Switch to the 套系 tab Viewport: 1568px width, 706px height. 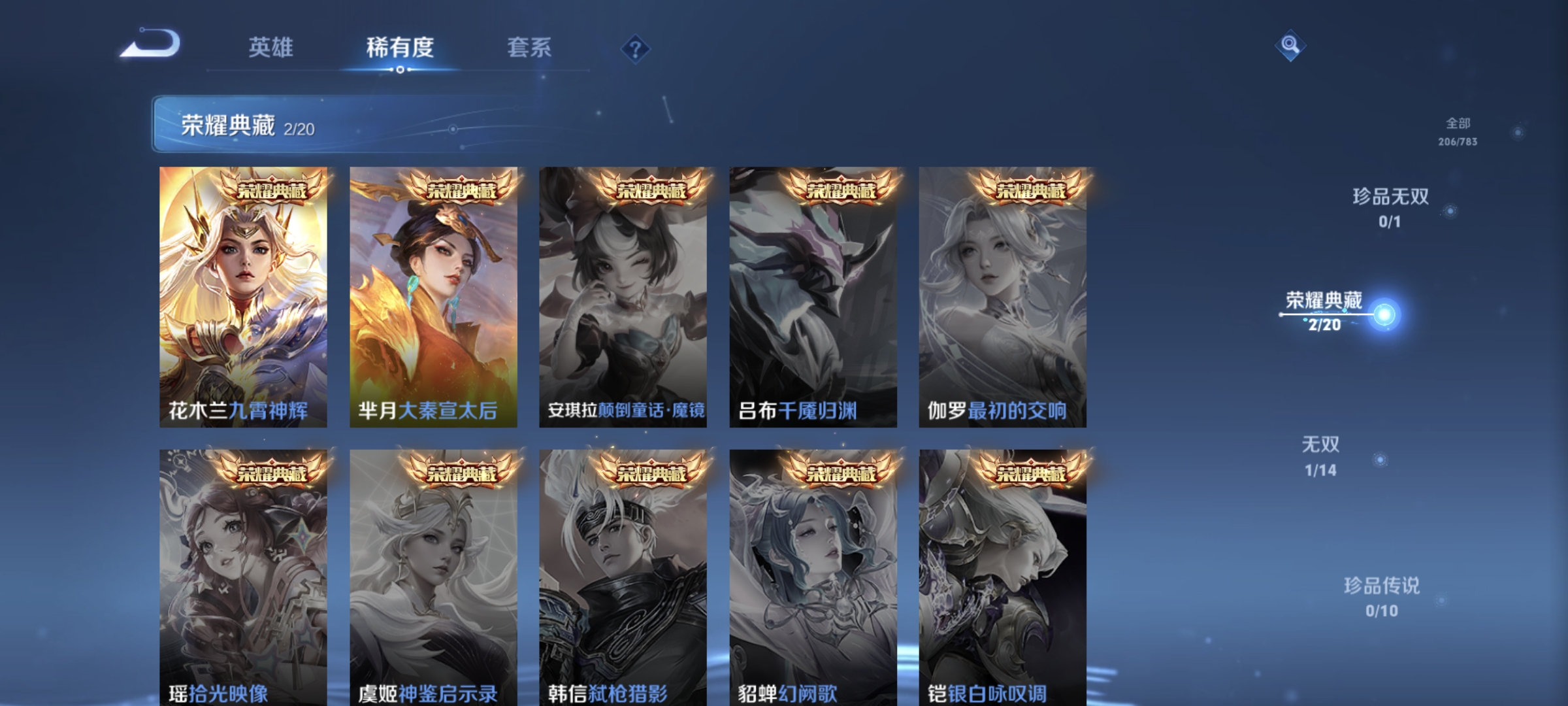click(x=531, y=47)
